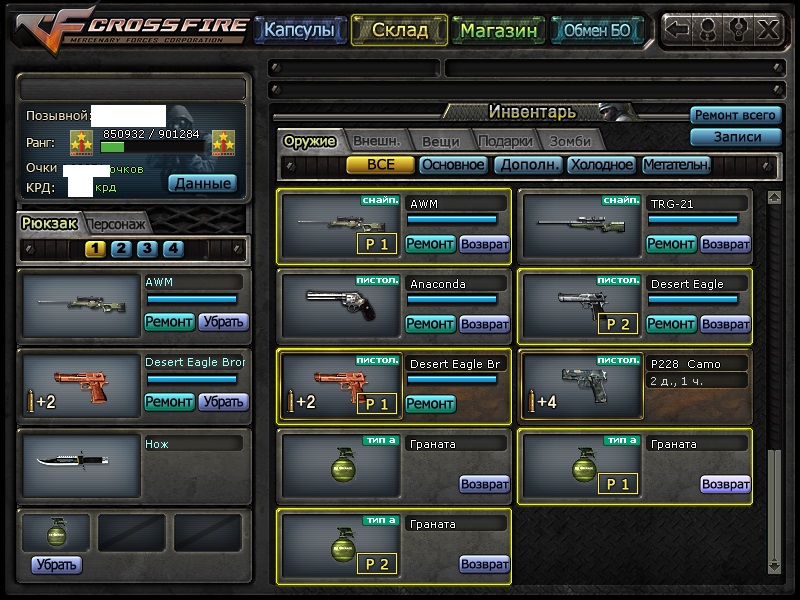800x600 pixels.
Task: Filter weapons by Основное
Action: pos(452,165)
